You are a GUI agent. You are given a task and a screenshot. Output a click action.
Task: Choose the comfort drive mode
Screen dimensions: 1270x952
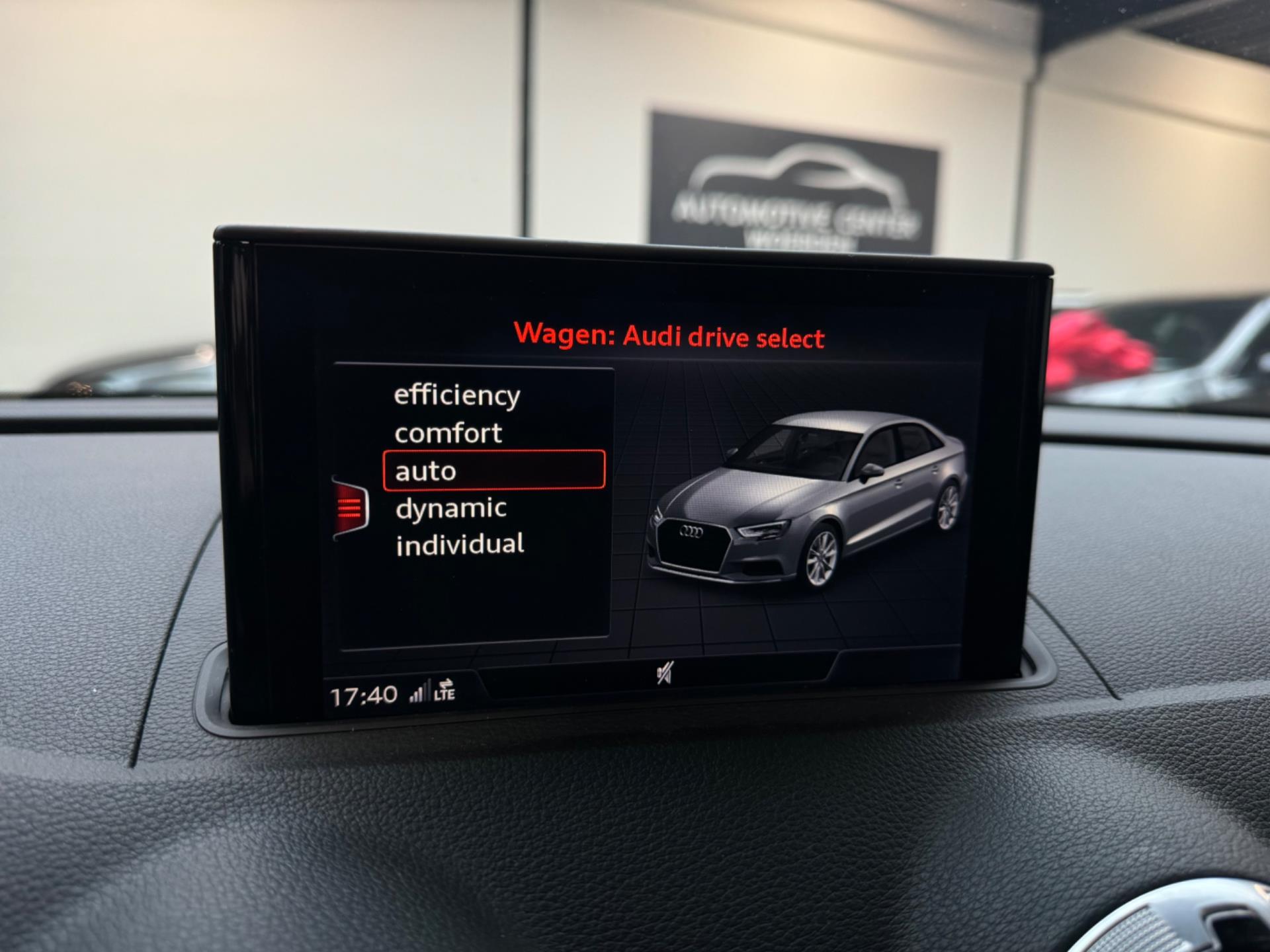(x=448, y=434)
